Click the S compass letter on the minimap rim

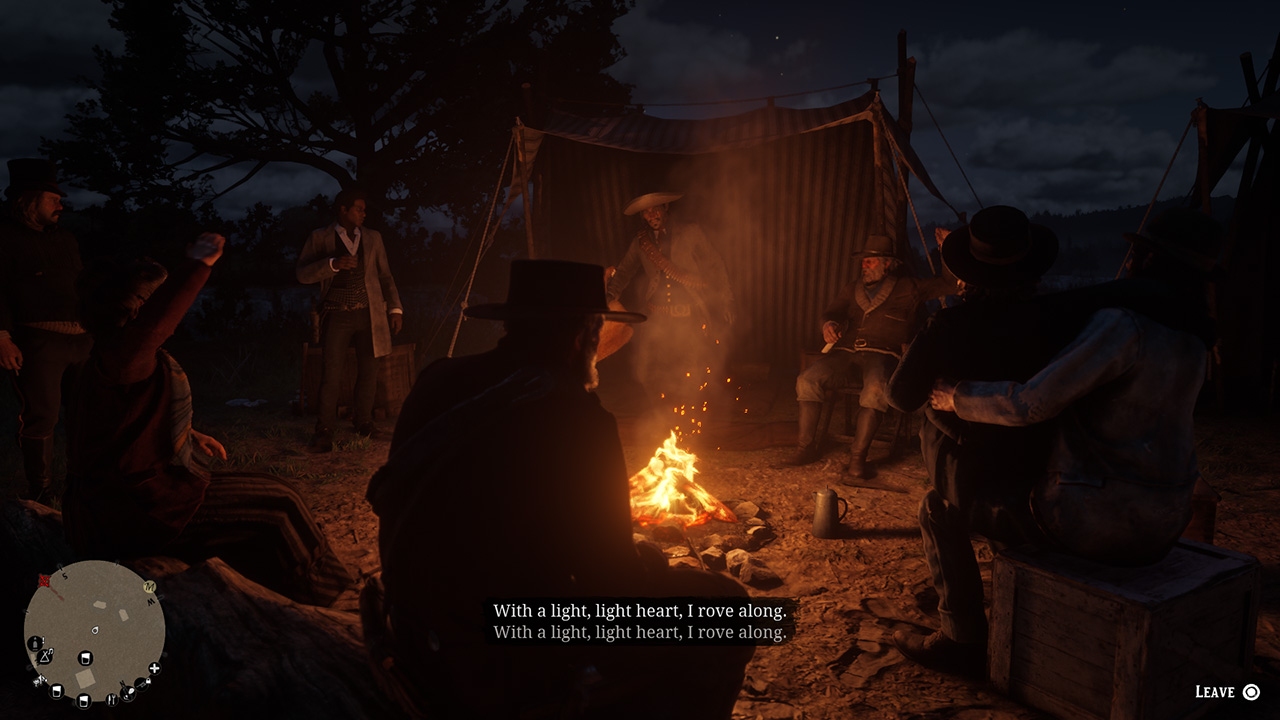pos(63,576)
